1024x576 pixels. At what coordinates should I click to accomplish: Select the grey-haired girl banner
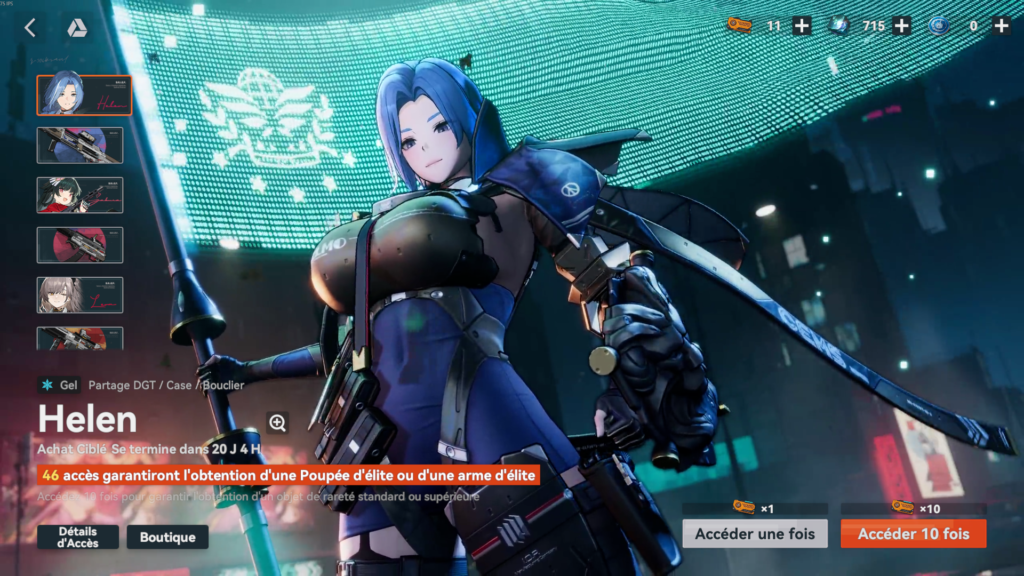point(80,295)
